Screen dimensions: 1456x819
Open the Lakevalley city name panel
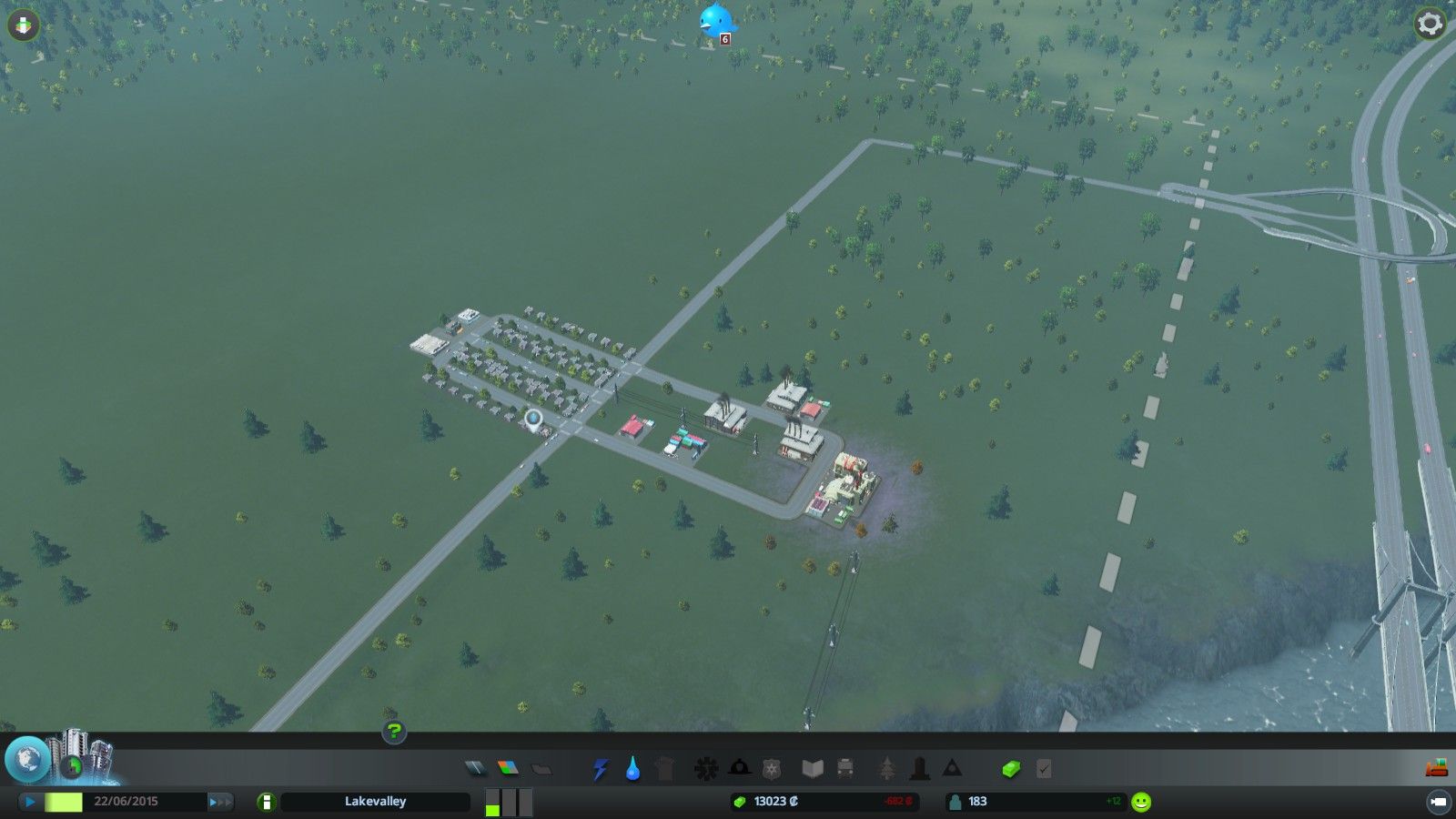[x=374, y=802]
